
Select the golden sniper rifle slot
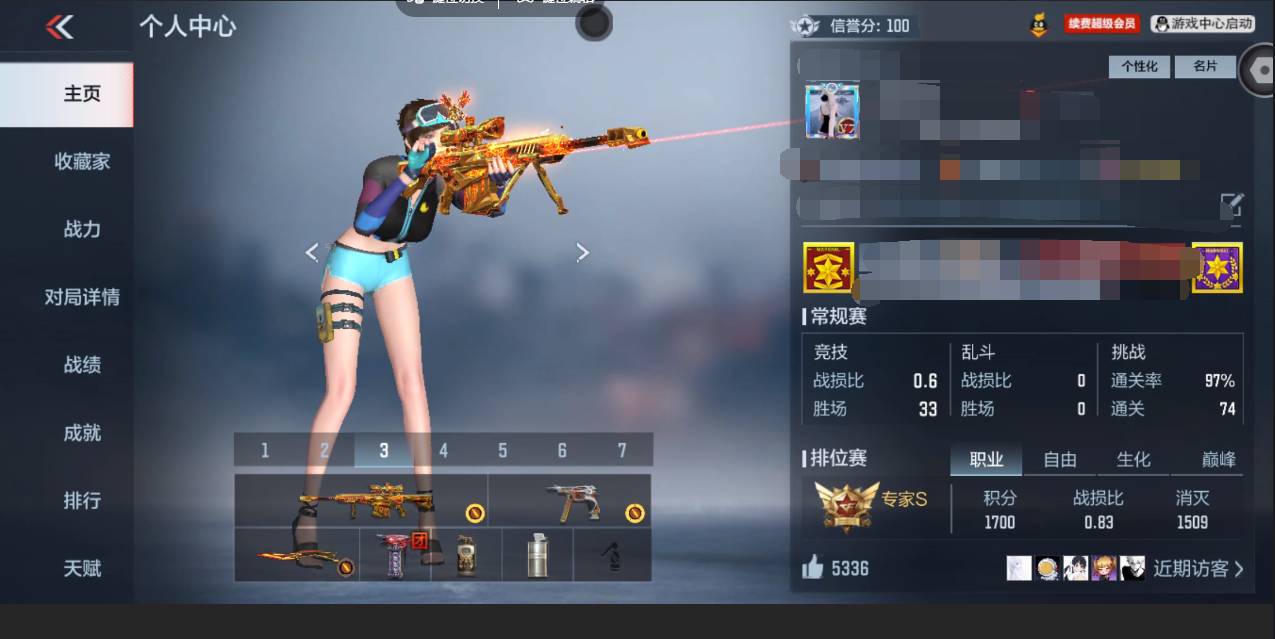coord(362,500)
